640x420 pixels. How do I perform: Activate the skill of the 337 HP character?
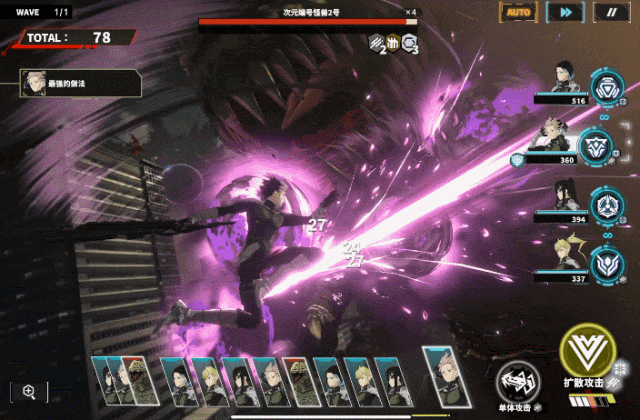pyautogui.click(x=606, y=265)
